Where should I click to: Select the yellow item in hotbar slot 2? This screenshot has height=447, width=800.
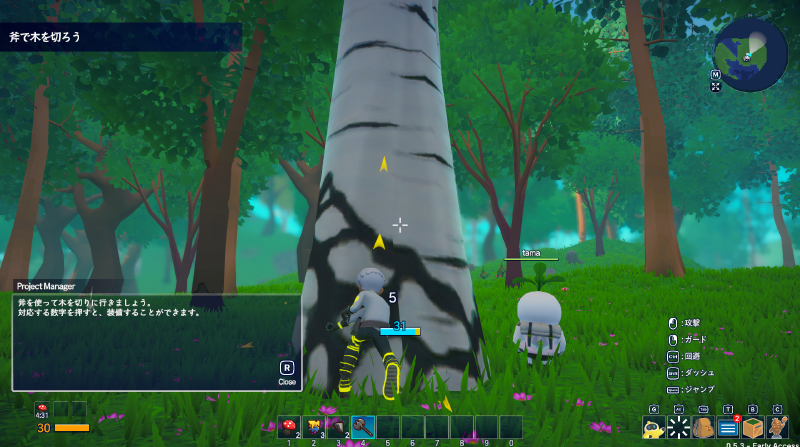(314, 427)
